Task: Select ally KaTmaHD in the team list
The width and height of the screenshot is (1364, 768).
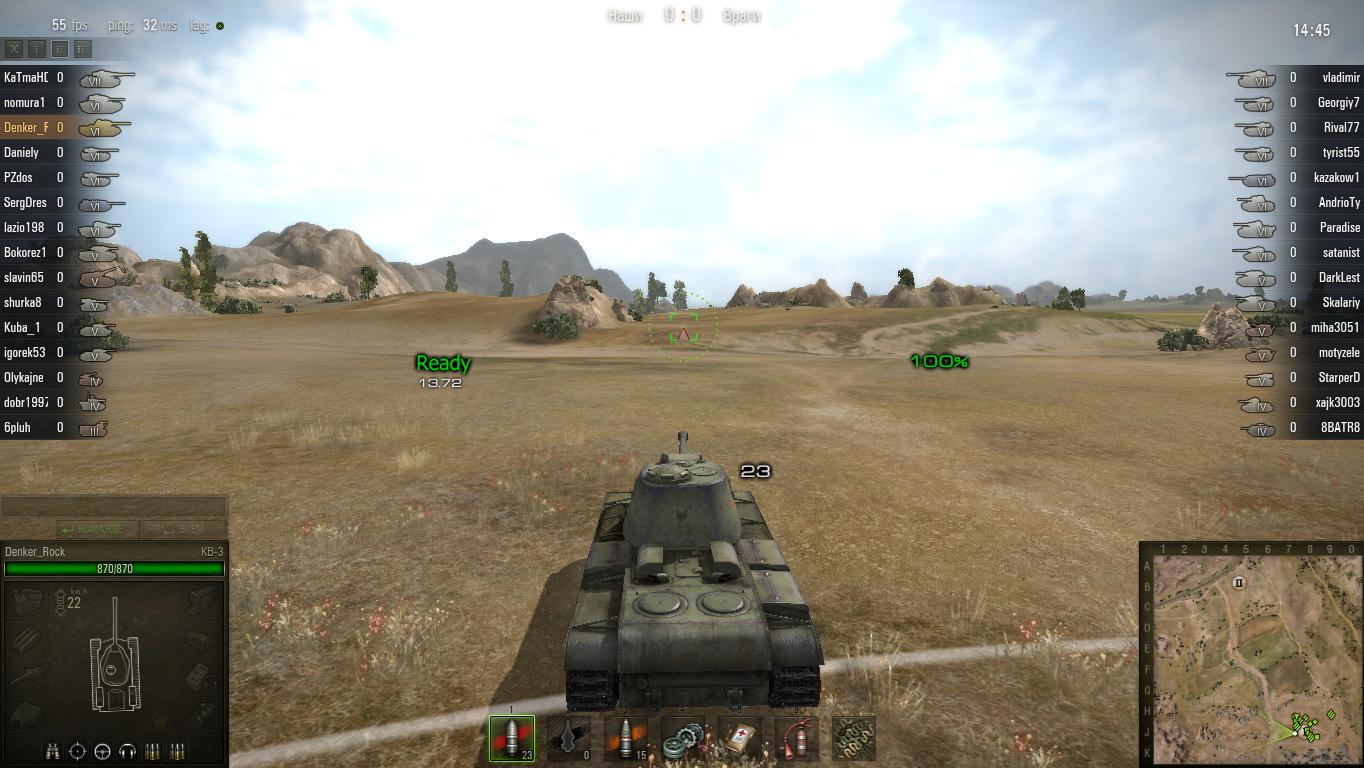Action: coord(26,77)
